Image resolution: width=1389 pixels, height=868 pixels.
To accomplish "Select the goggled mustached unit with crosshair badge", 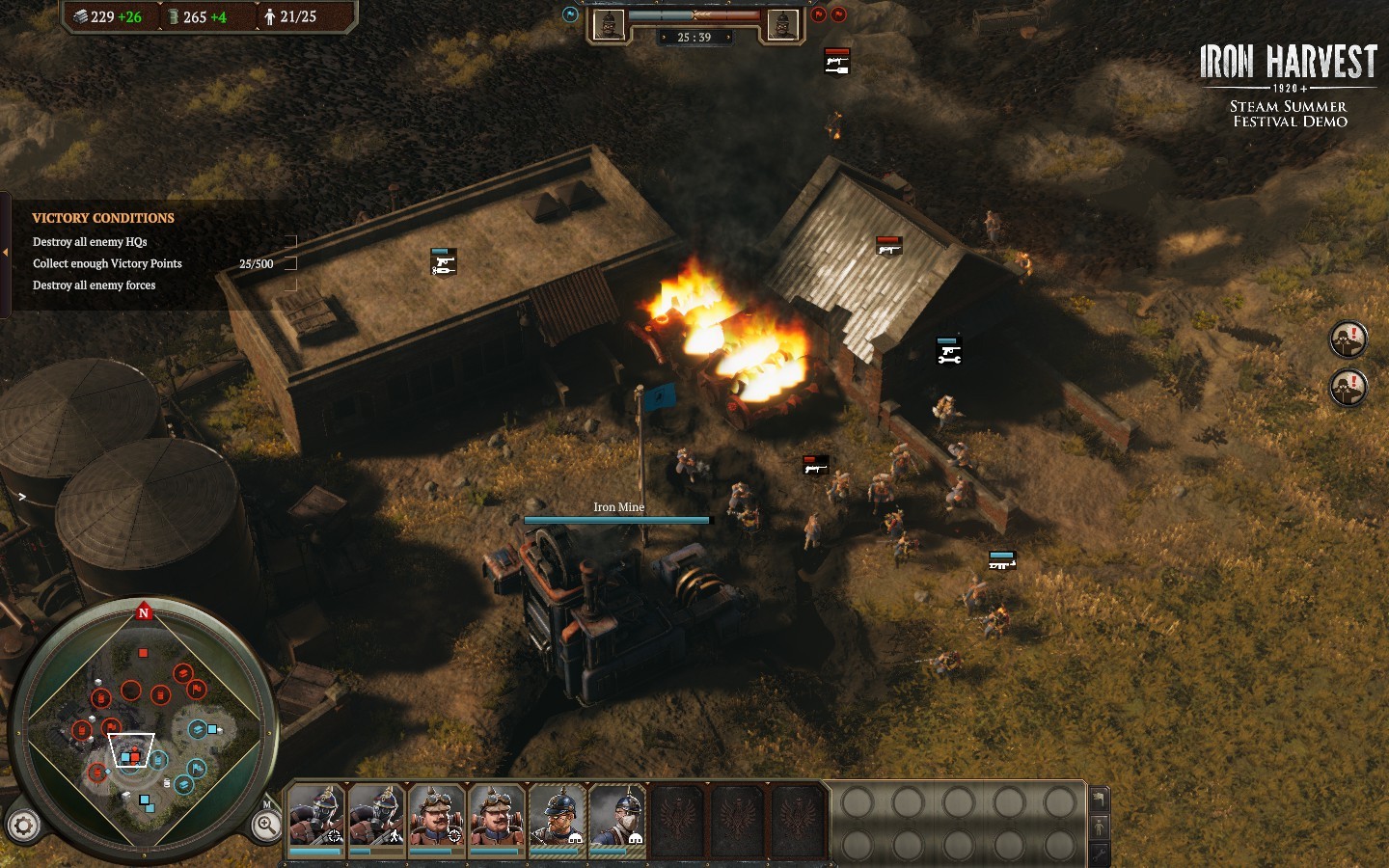I will pos(436,817).
